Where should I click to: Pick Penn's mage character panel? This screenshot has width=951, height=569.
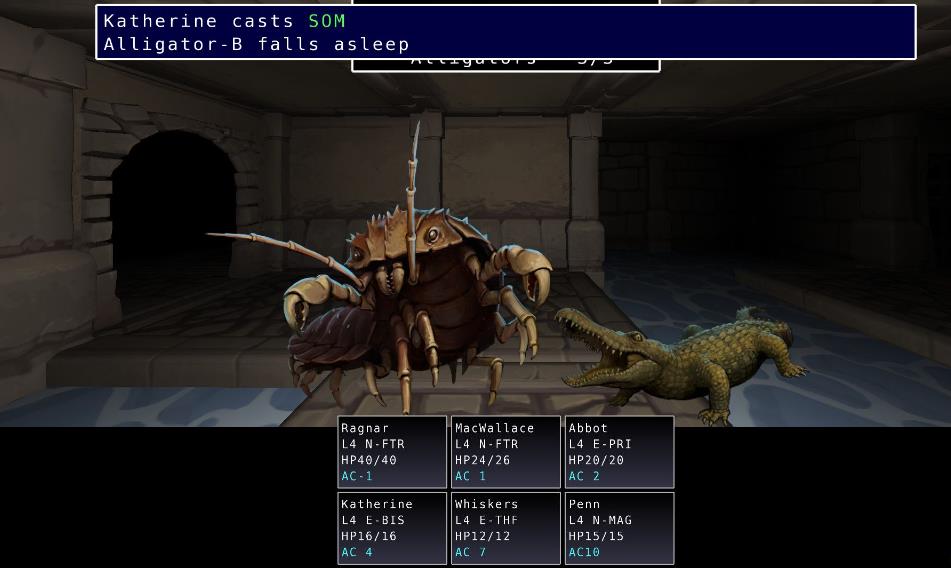[619, 528]
